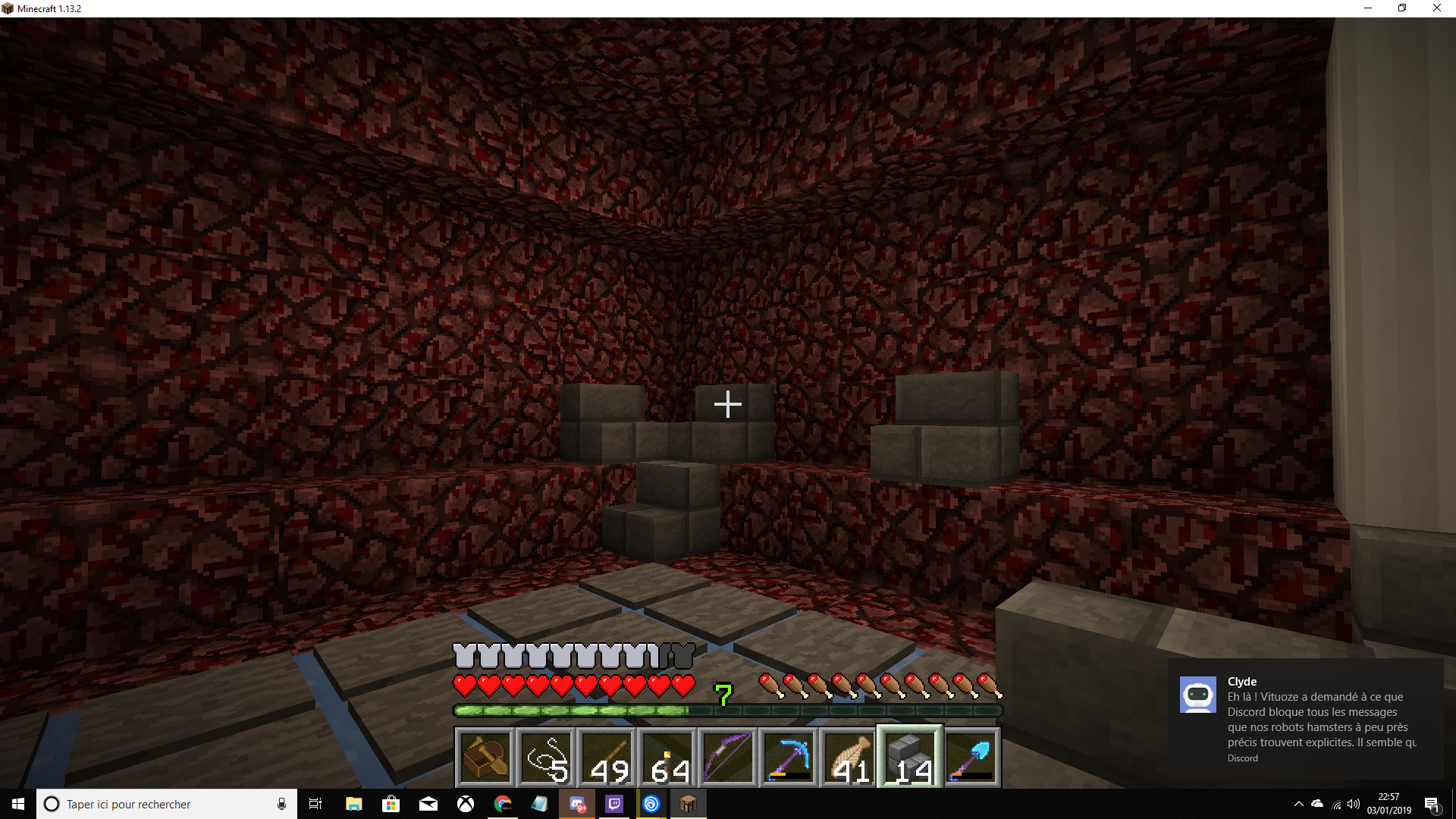1456x819 pixels.
Task: Pick the stone brick stairs slot
Action: pyautogui.click(x=910, y=758)
